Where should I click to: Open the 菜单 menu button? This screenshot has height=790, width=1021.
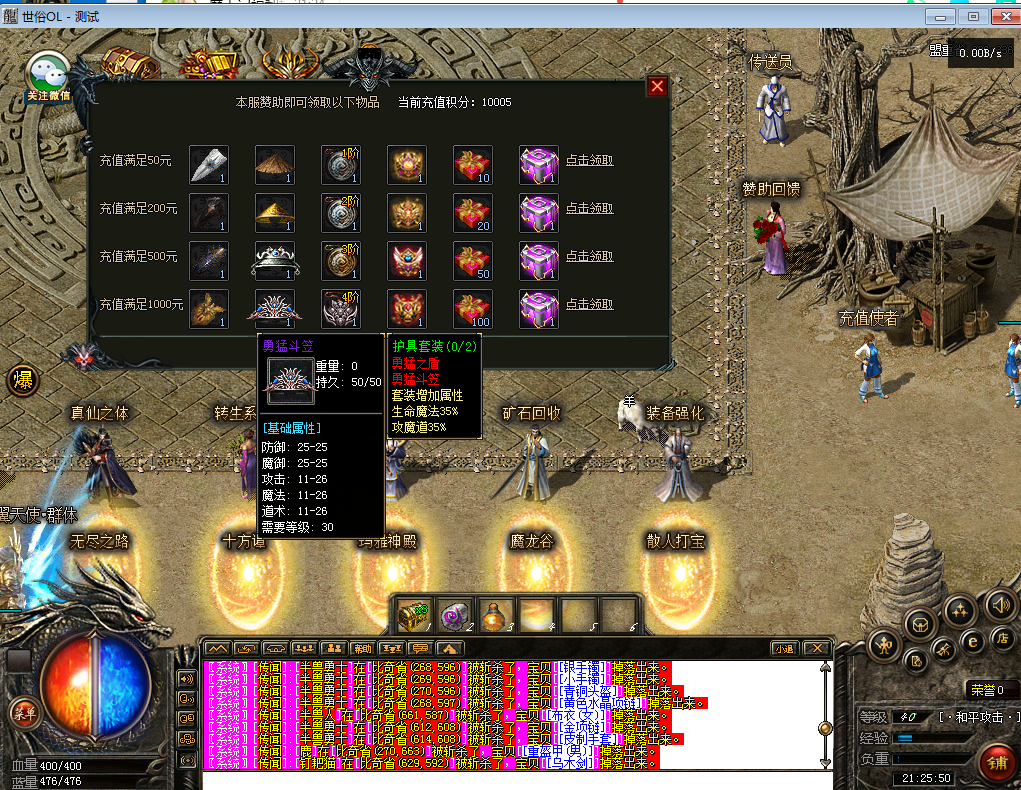coord(22,712)
